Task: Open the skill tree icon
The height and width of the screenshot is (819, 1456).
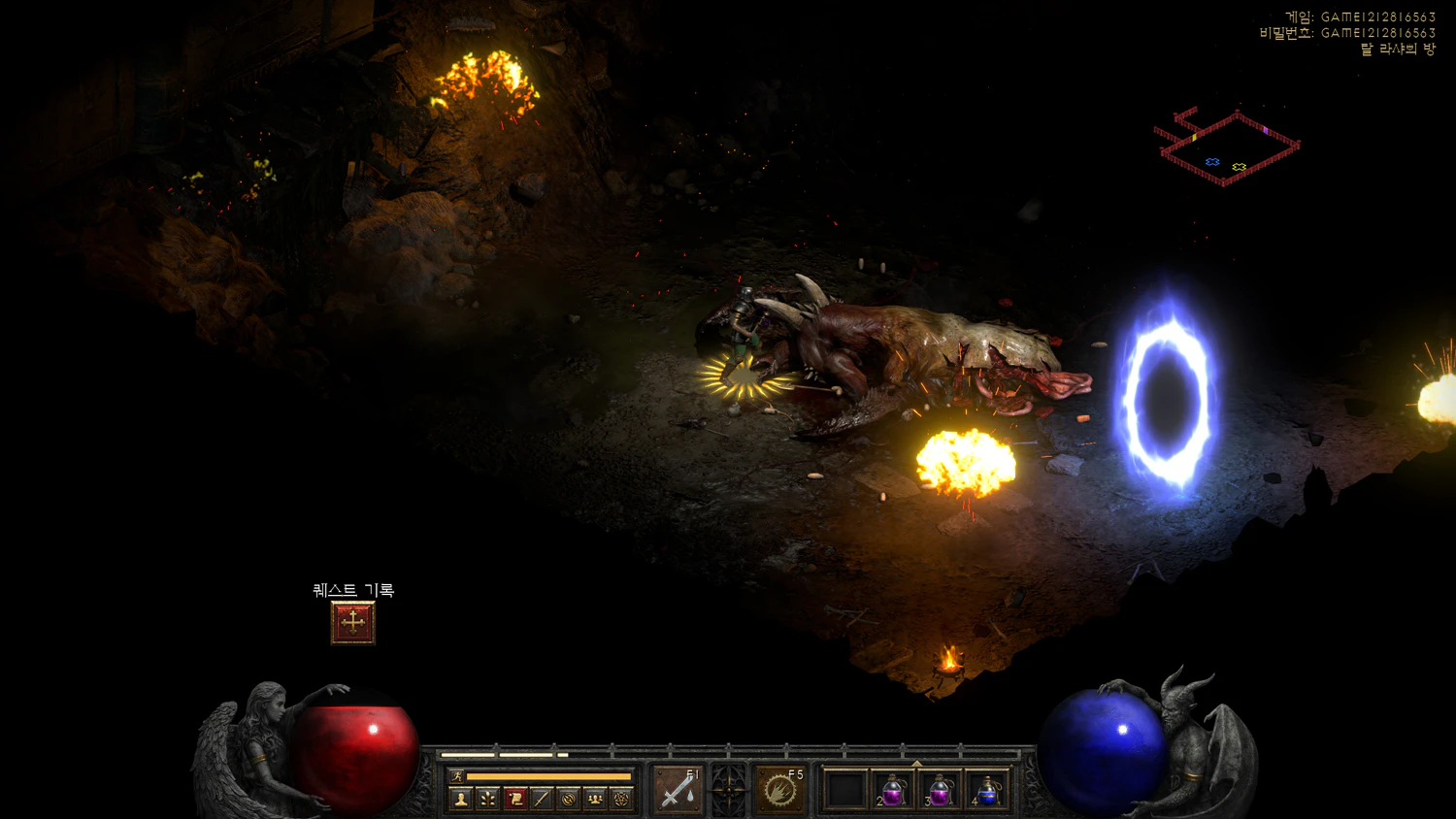Action: (x=488, y=799)
